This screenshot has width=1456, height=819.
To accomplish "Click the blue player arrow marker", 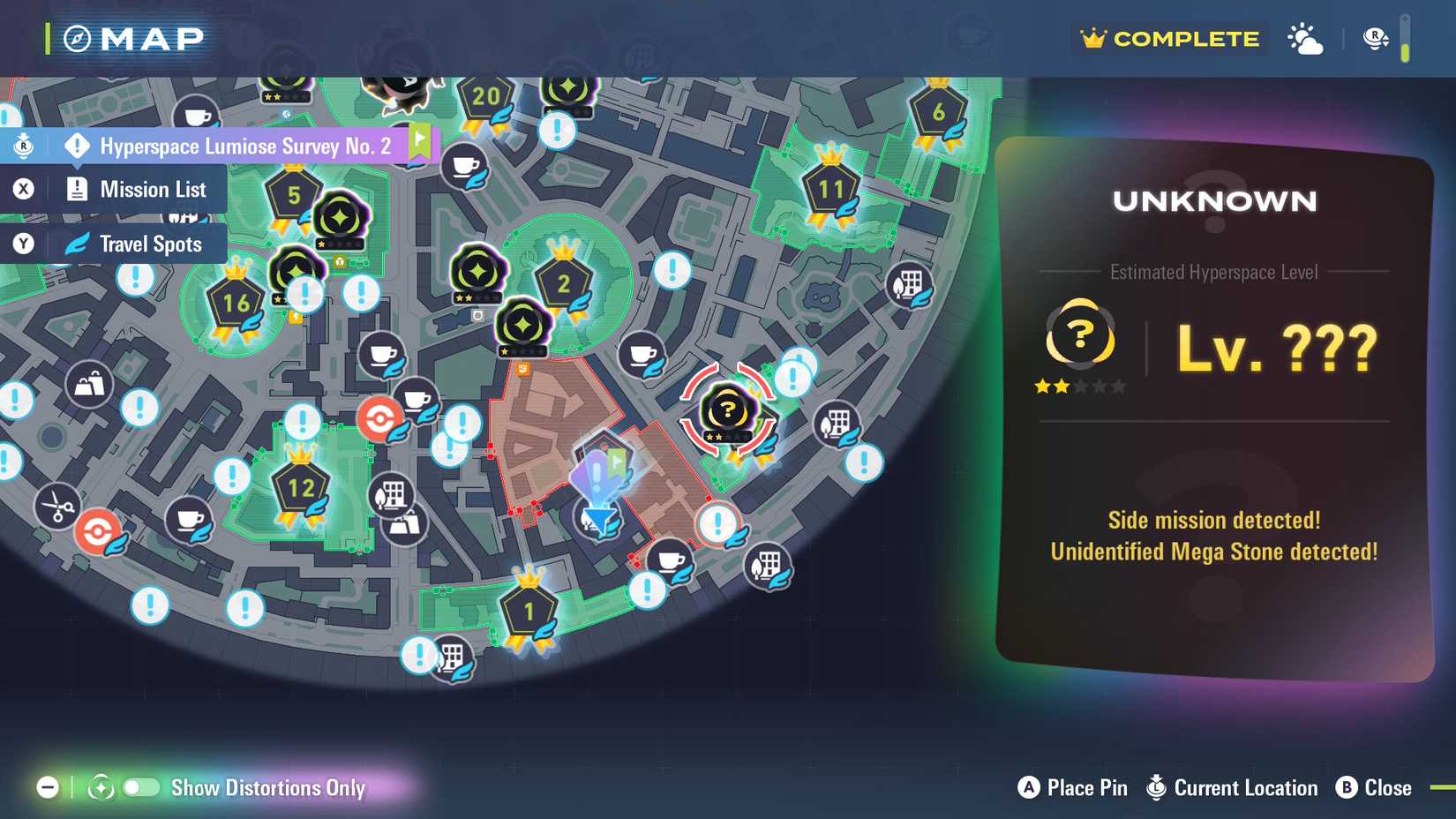I will click(x=598, y=520).
